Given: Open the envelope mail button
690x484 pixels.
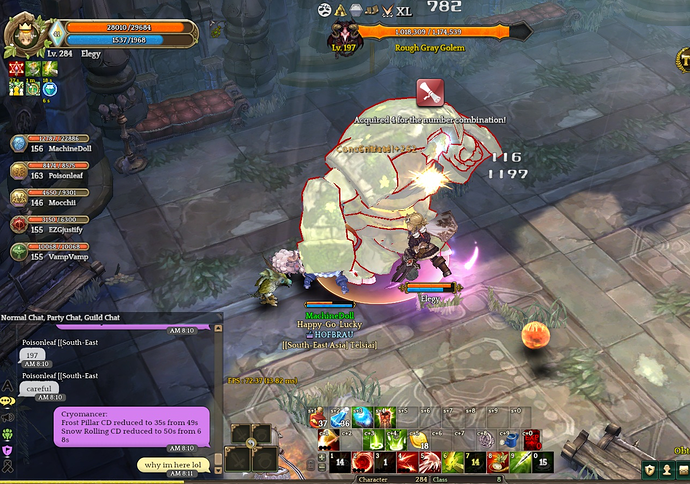Looking at the screenshot, I should point(682,470).
